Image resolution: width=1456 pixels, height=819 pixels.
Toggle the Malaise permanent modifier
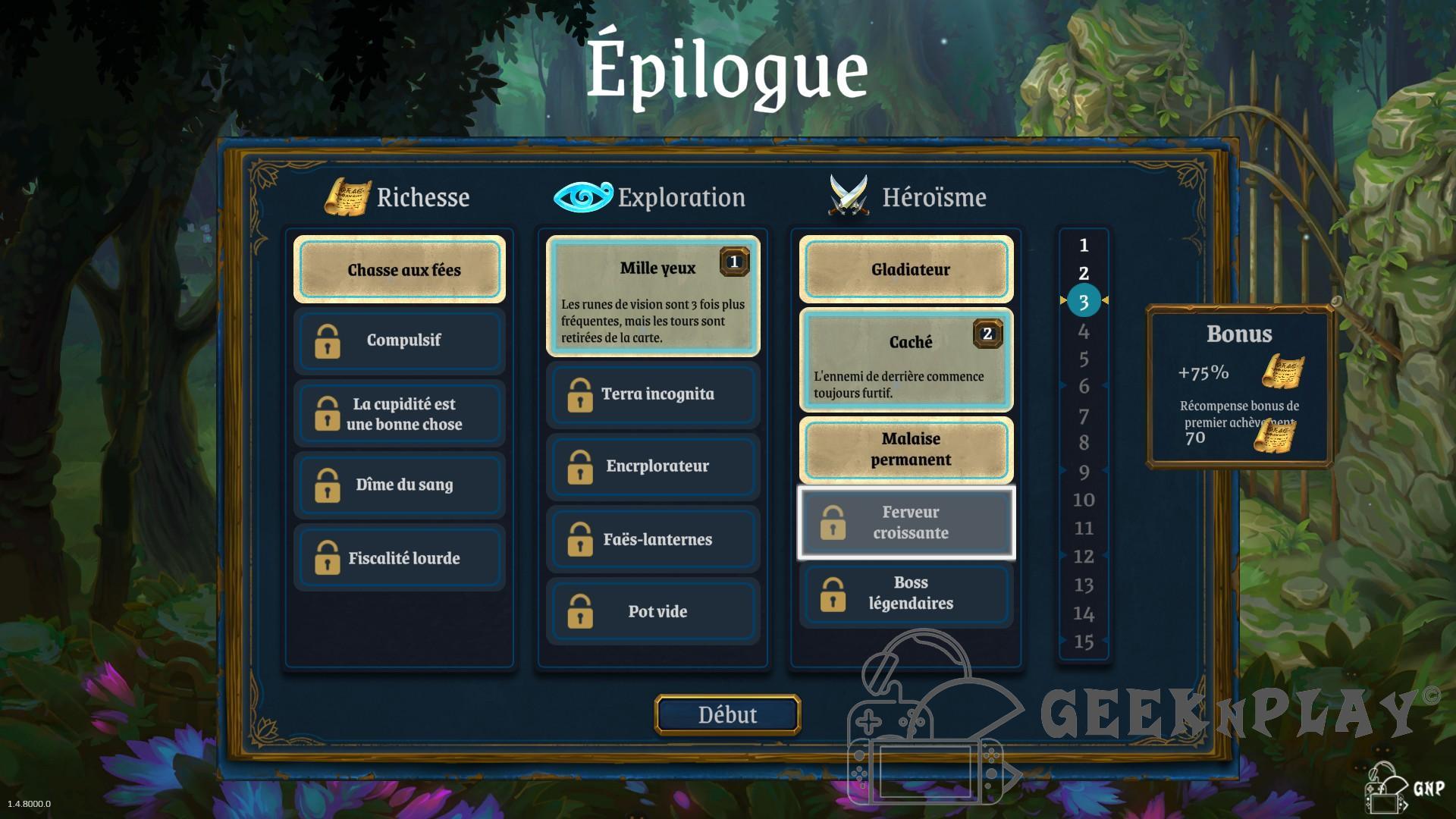point(906,449)
